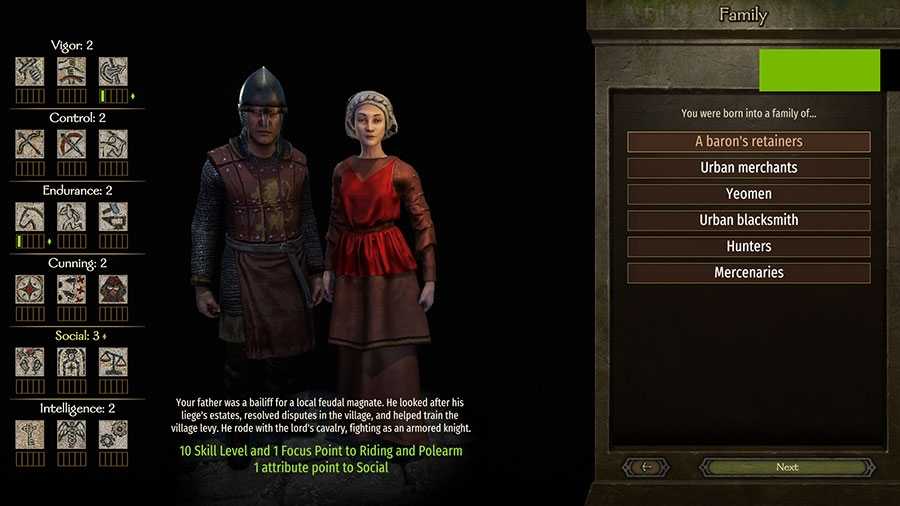Select Mercenaries as your family
900x506 pixels.
(x=748, y=272)
